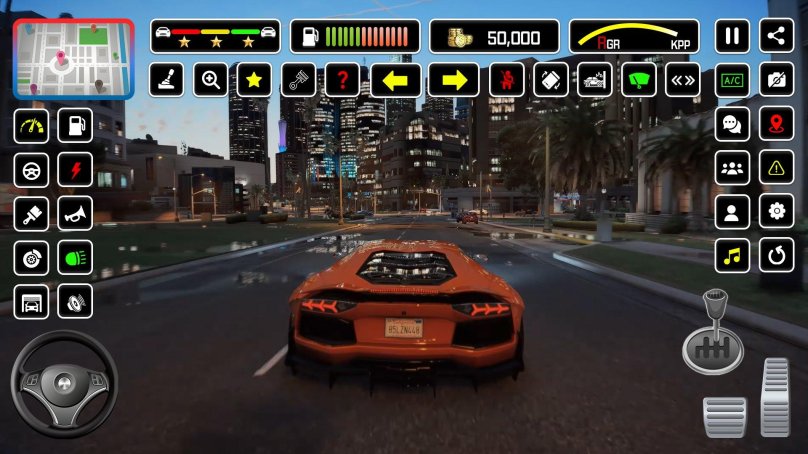Signal left with the yellow arrow
The height and width of the screenshot is (454, 808).
pos(395,80)
